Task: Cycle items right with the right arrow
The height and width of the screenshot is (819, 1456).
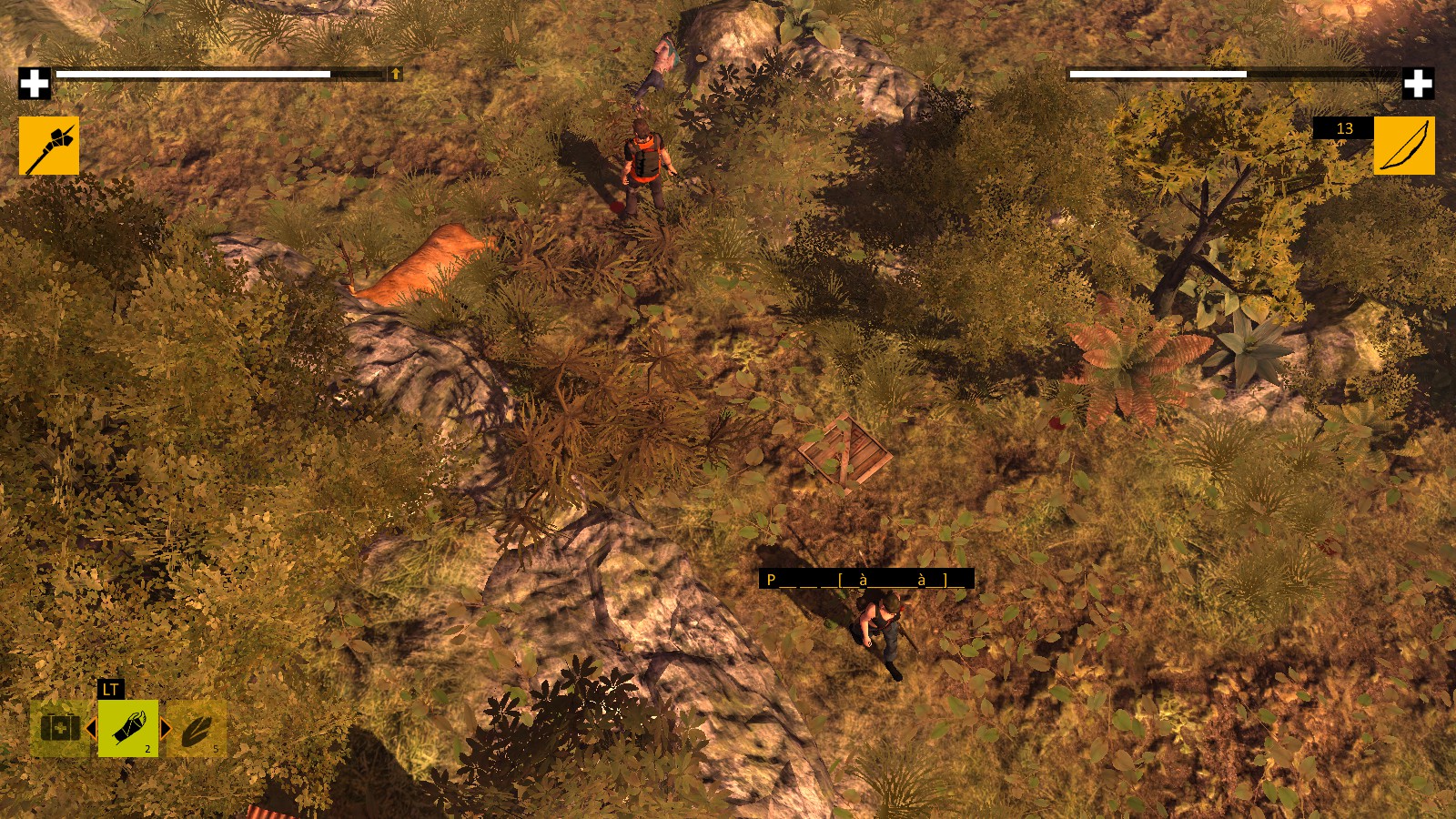Action: 167,727
